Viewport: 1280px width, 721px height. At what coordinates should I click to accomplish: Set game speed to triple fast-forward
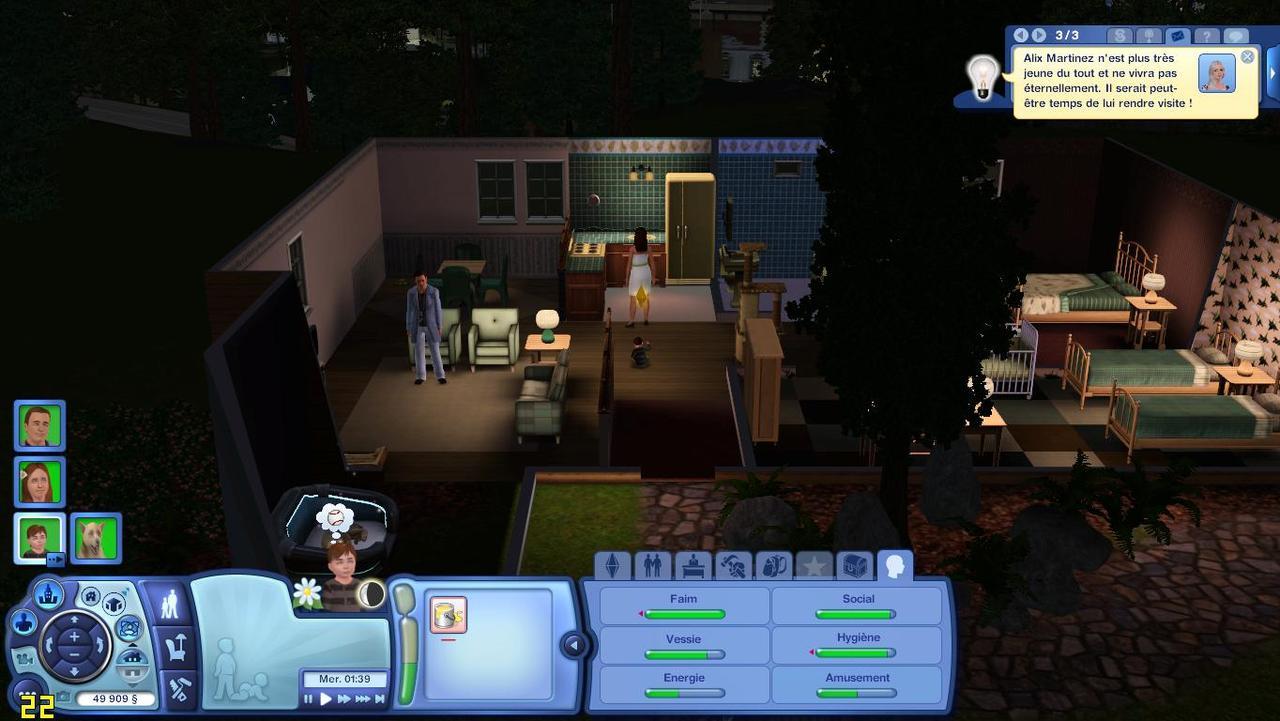coord(363,699)
